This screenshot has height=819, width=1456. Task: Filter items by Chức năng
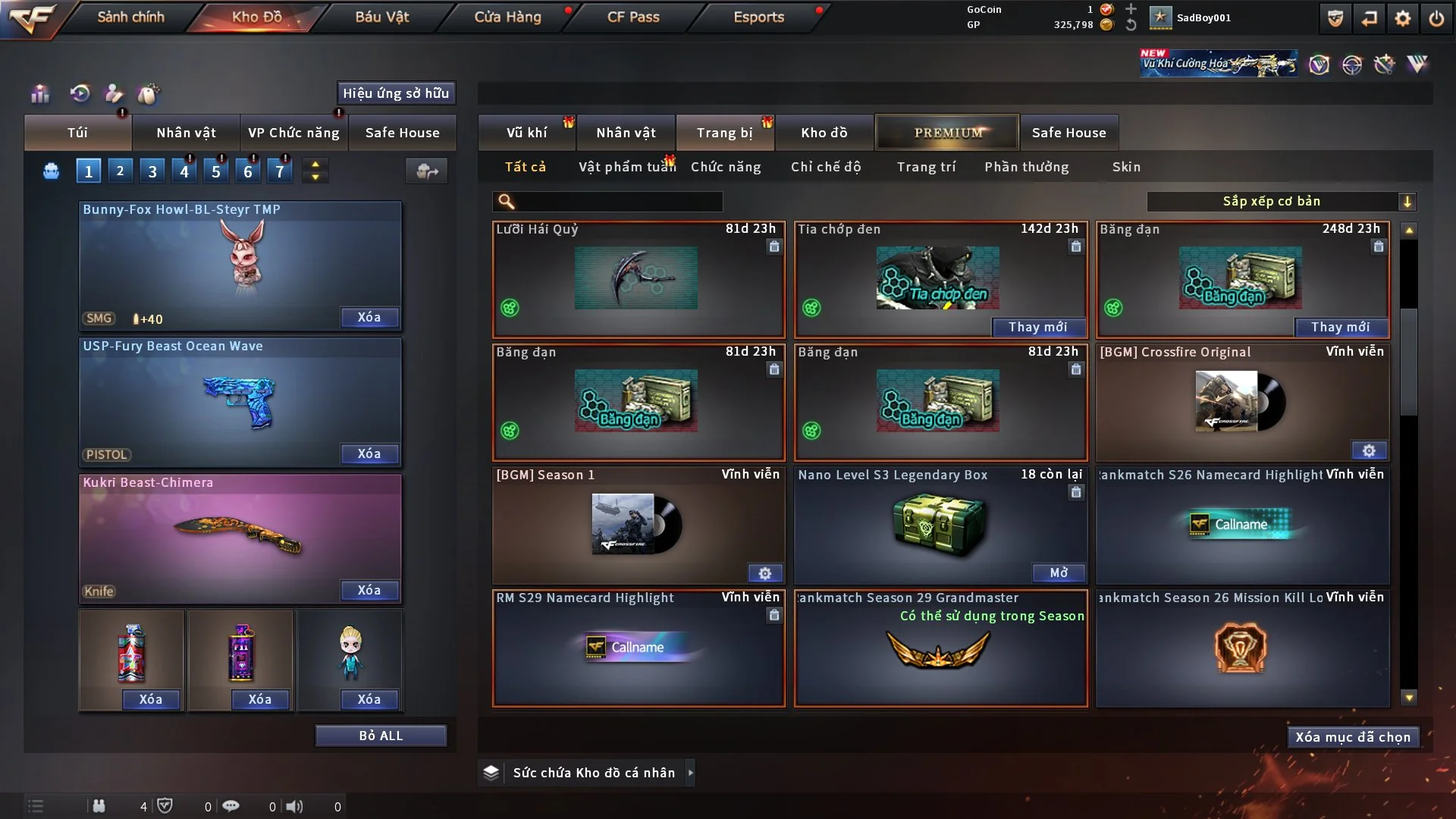click(x=726, y=167)
